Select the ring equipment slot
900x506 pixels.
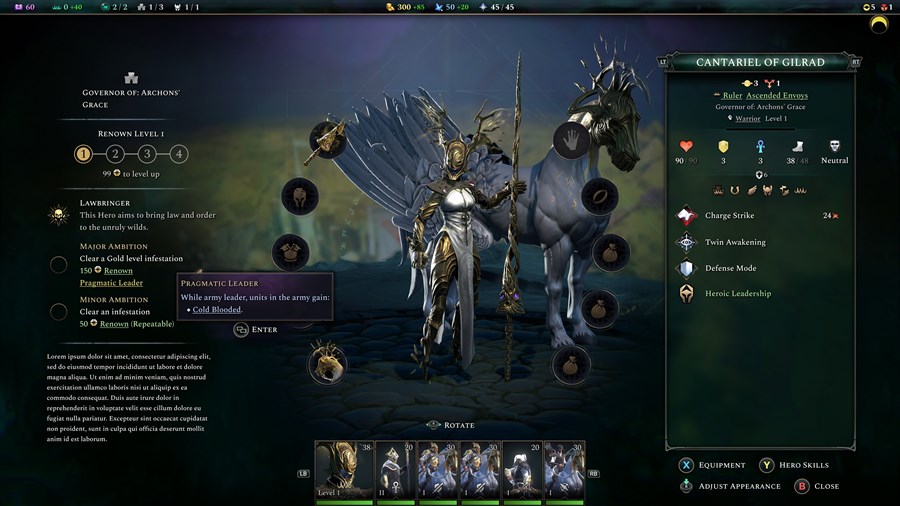pos(600,196)
